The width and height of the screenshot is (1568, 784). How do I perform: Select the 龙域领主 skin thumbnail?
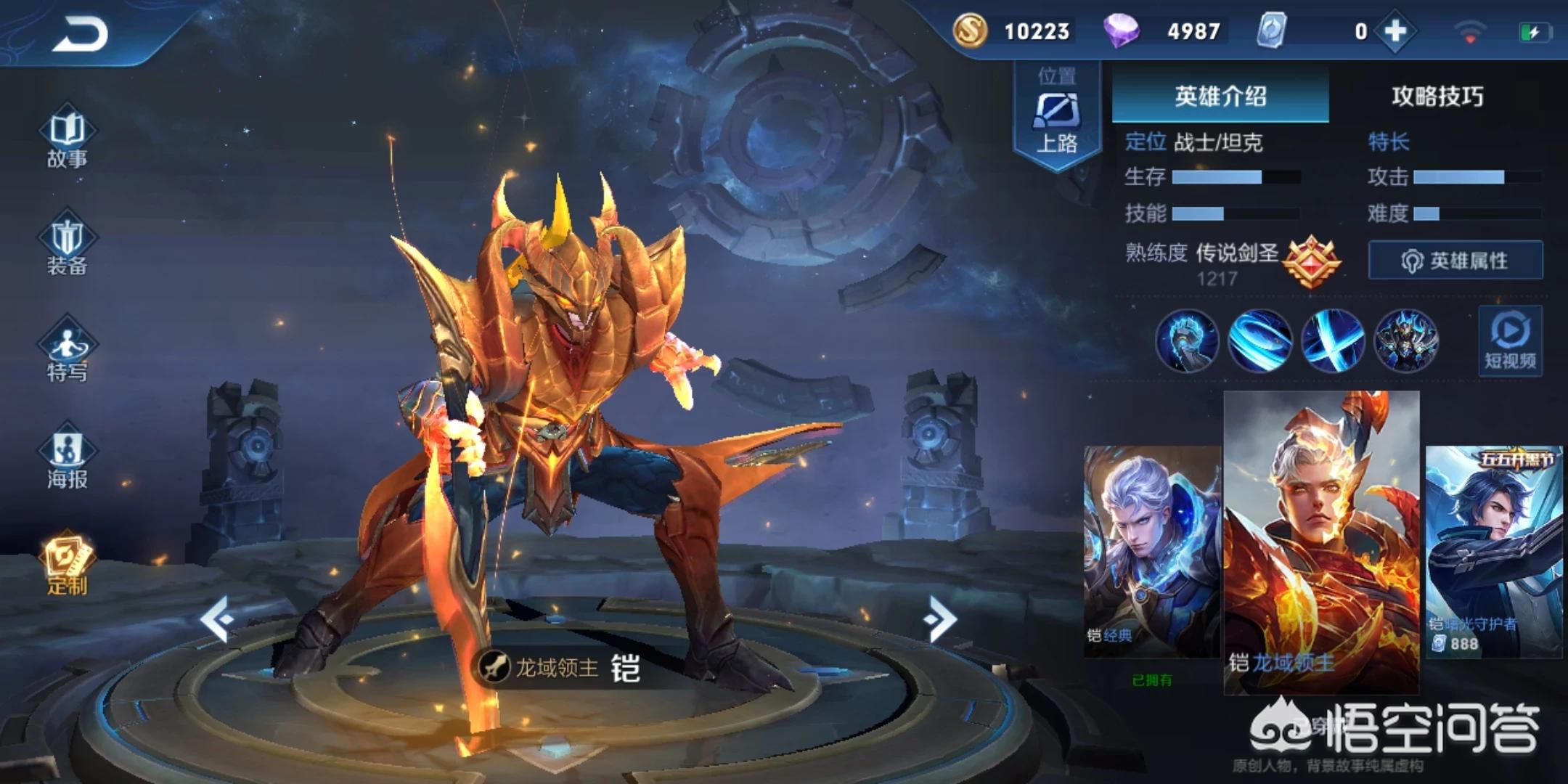tap(1321, 541)
